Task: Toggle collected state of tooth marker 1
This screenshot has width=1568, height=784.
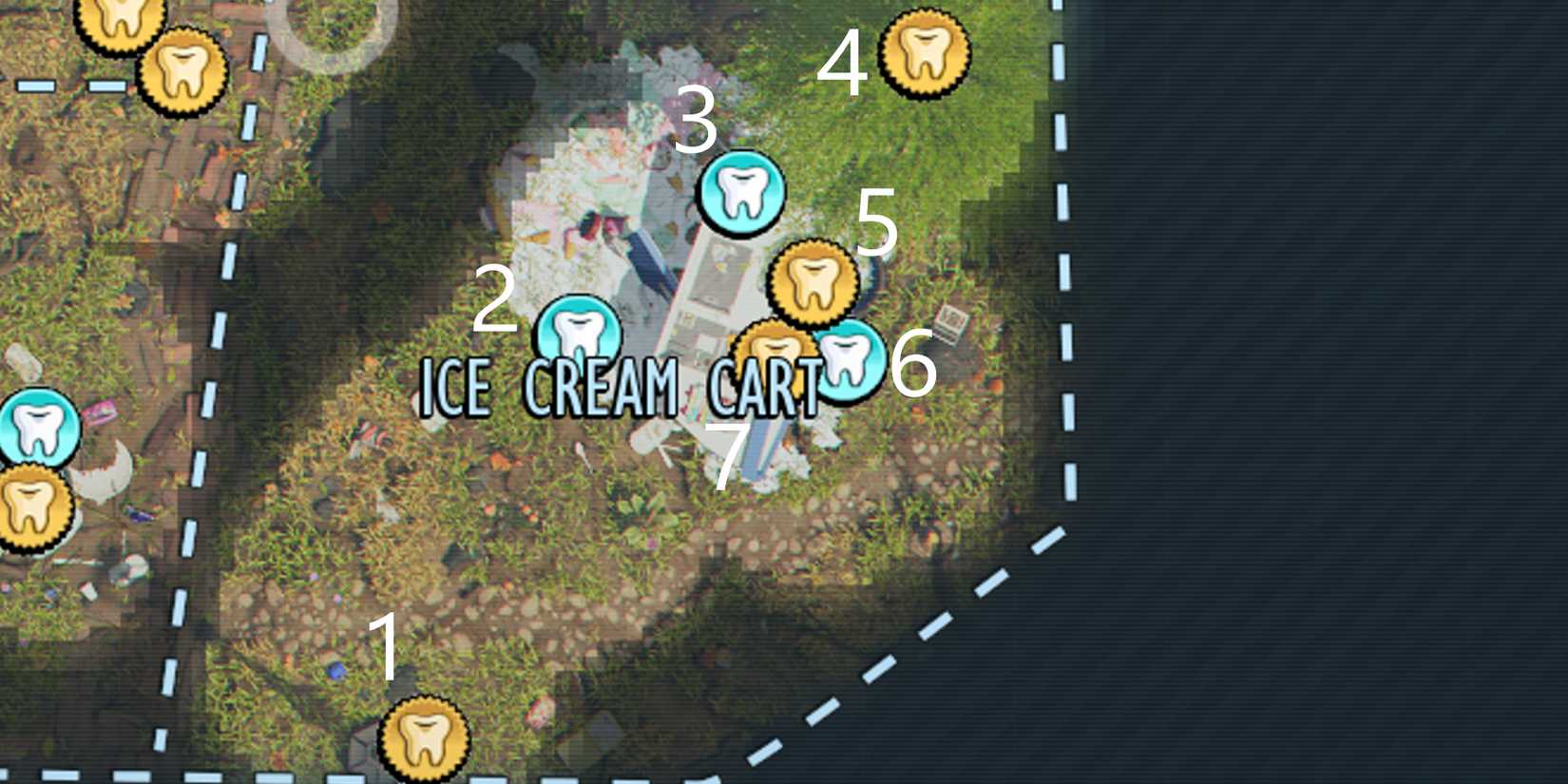Action: (x=423, y=741)
